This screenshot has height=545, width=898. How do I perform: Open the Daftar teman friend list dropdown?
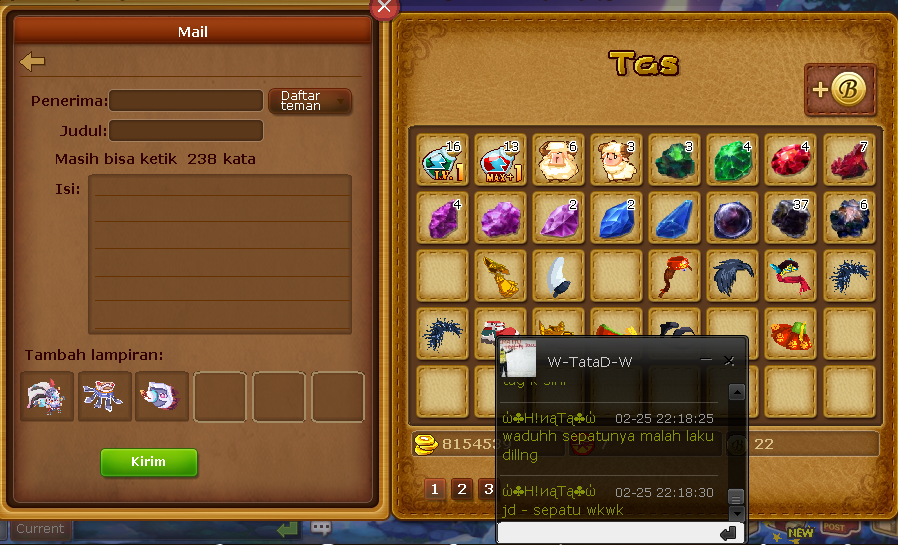coord(310,101)
